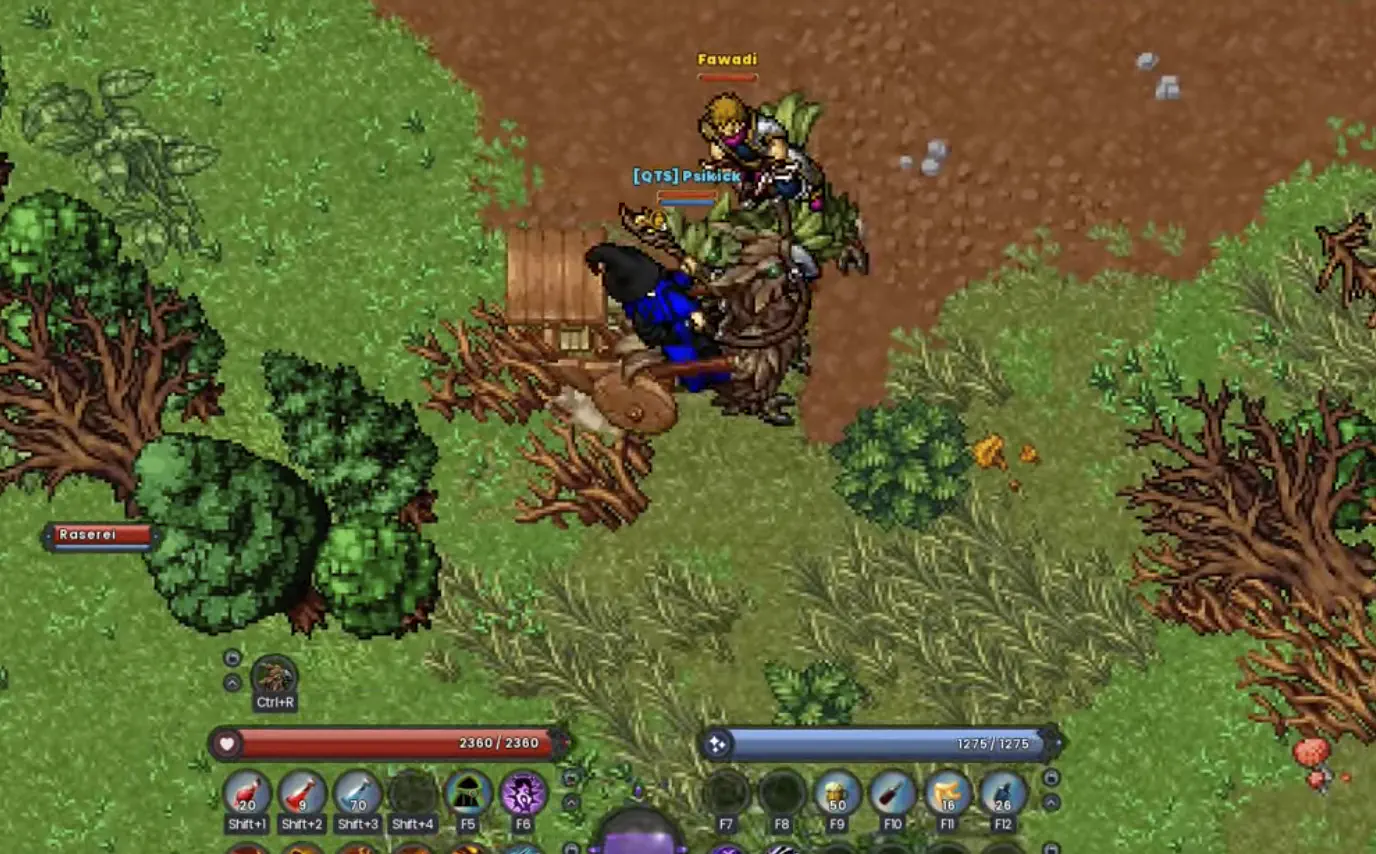Select the health potion on Shift+1
The image size is (1376, 854).
click(246, 794)
